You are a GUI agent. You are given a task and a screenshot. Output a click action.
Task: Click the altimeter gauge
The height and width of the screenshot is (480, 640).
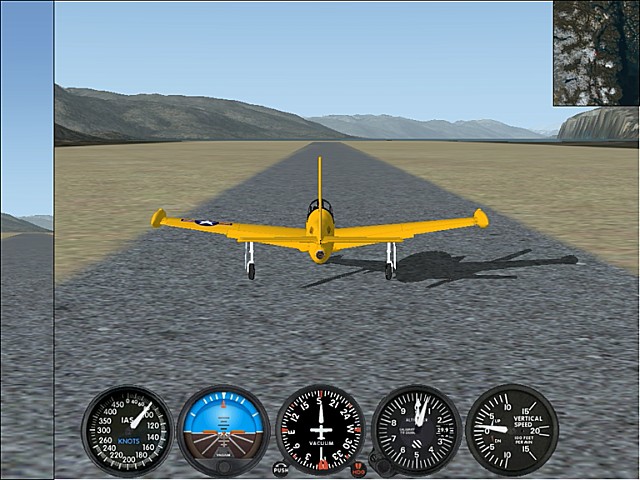416,430
